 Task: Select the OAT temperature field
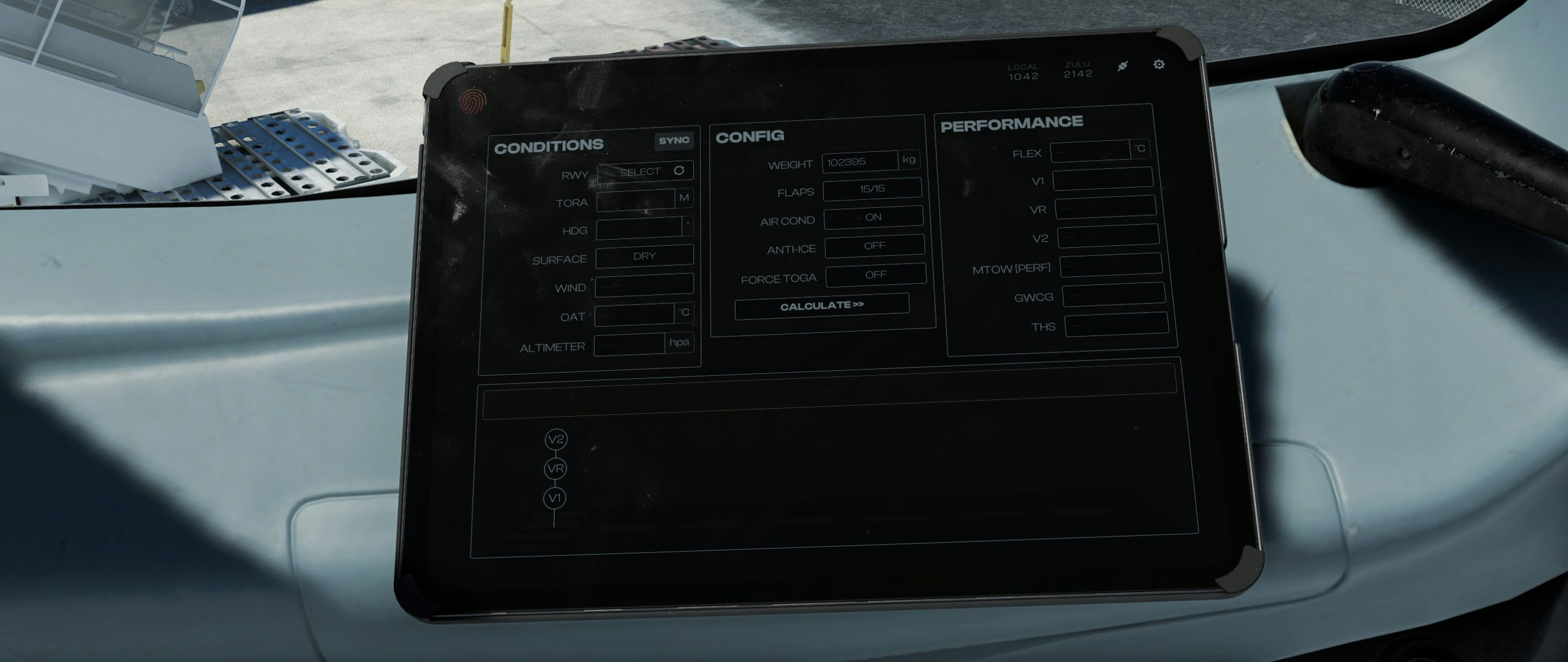click(x=635, y=314)
